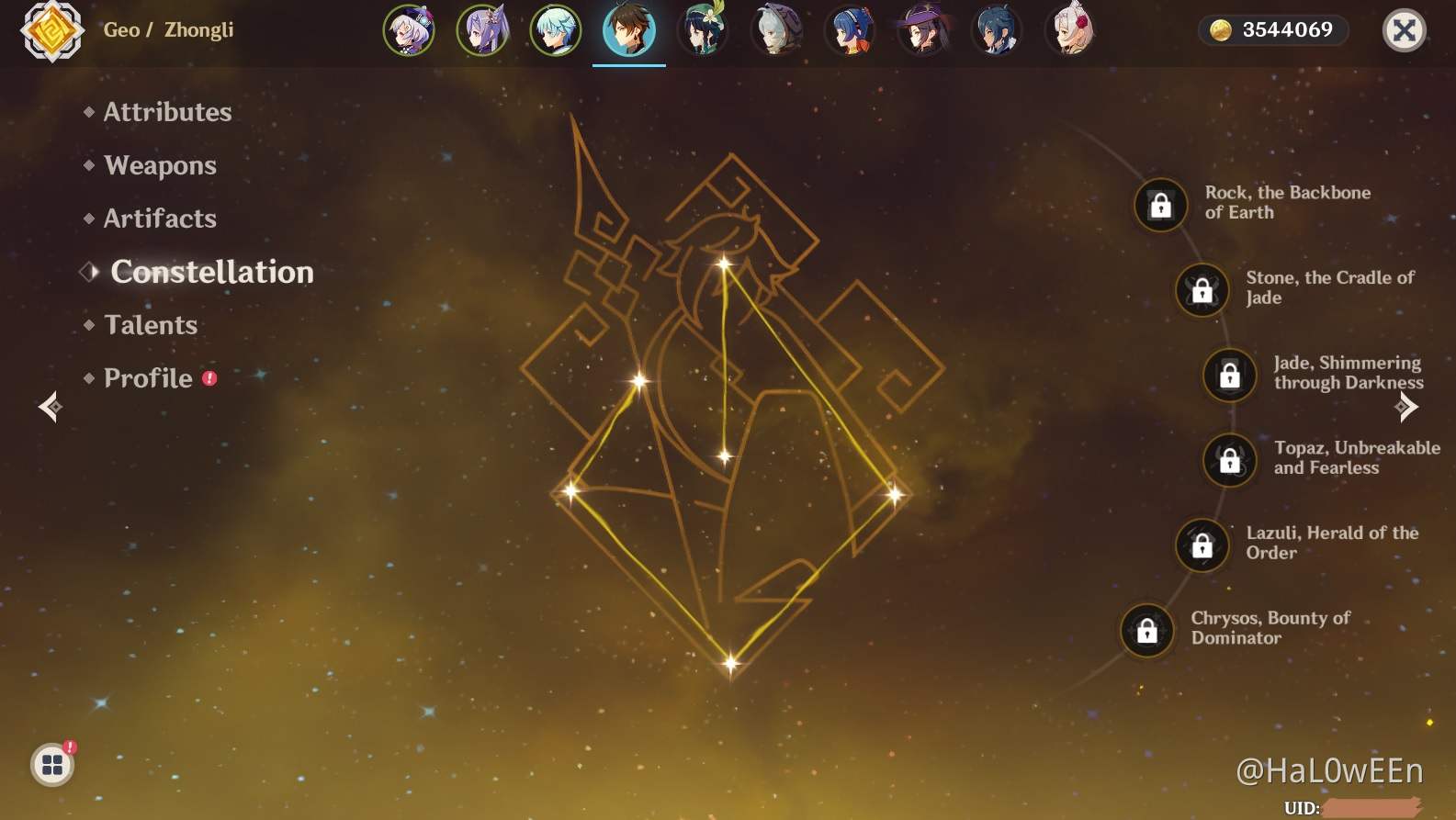Click the left chevron to view previous character

pyautogui.click(x=50, y=407)
